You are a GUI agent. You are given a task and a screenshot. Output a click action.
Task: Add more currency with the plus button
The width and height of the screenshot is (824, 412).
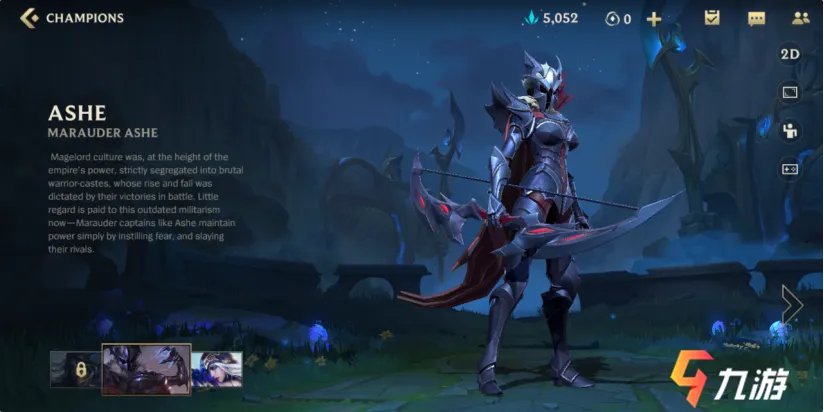(x=654, y=18)
